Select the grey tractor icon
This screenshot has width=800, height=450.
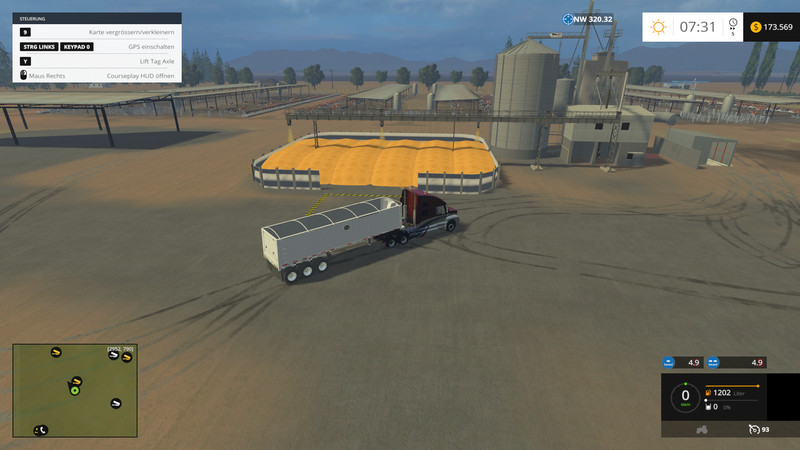click(702, 429)
